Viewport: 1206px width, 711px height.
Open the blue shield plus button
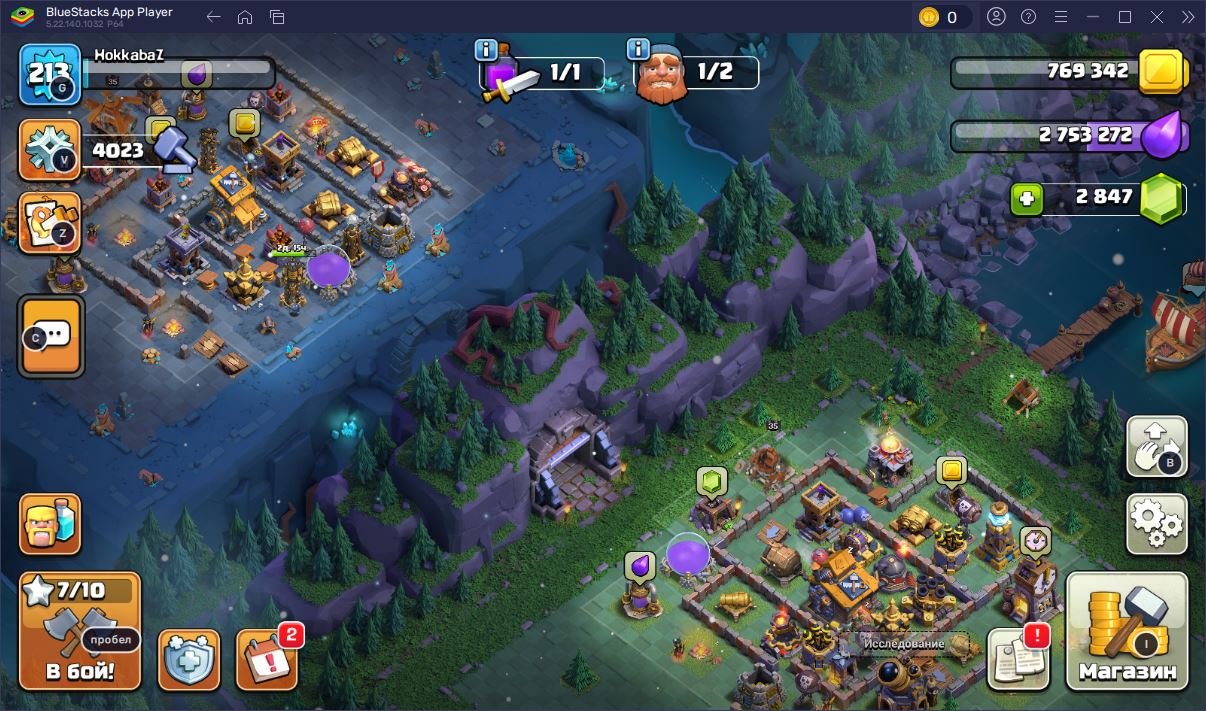(x=189, y=660)
